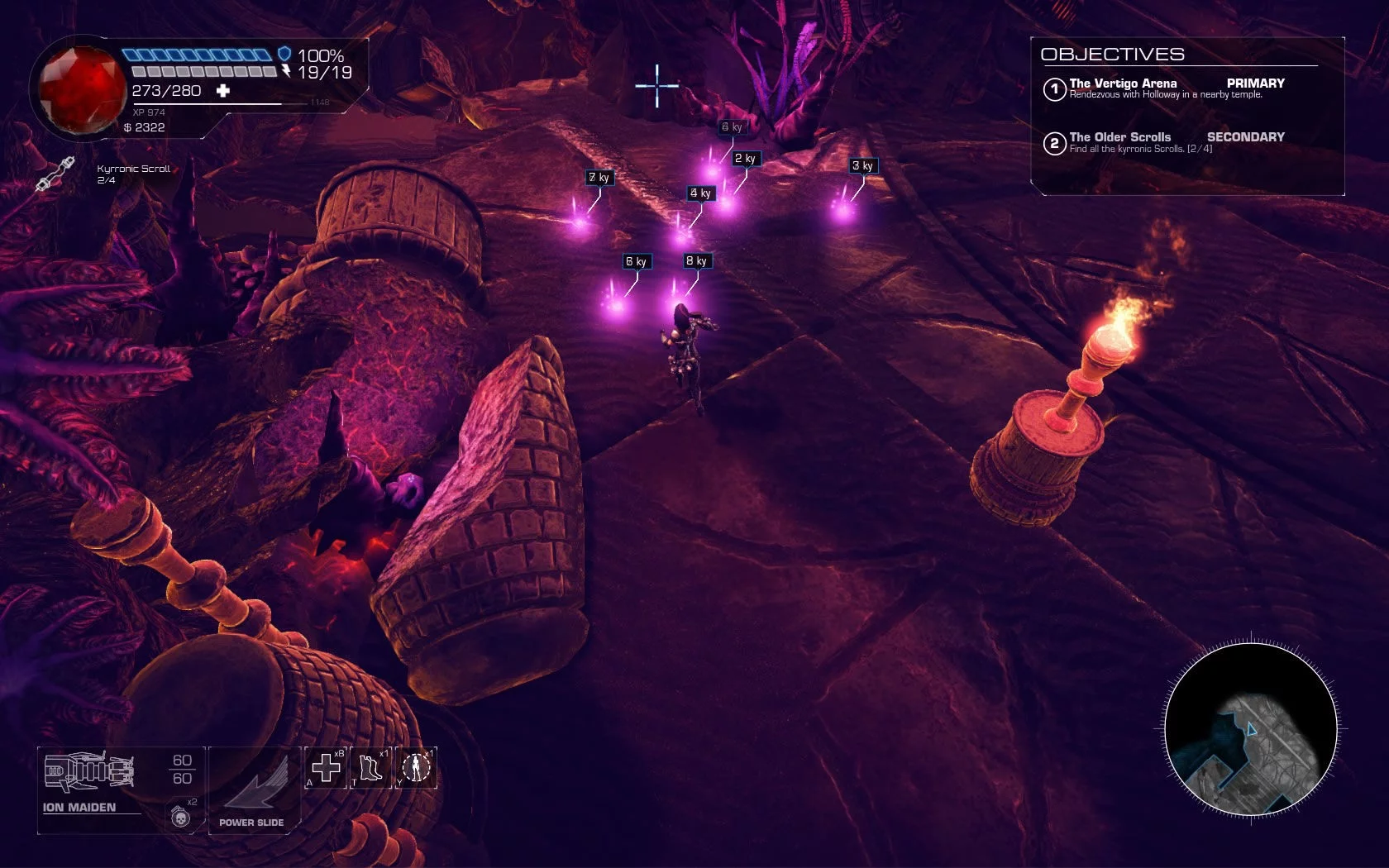Use the boots item slot
The width and height of the screenshot is (1389, 868).
point(370,768)
